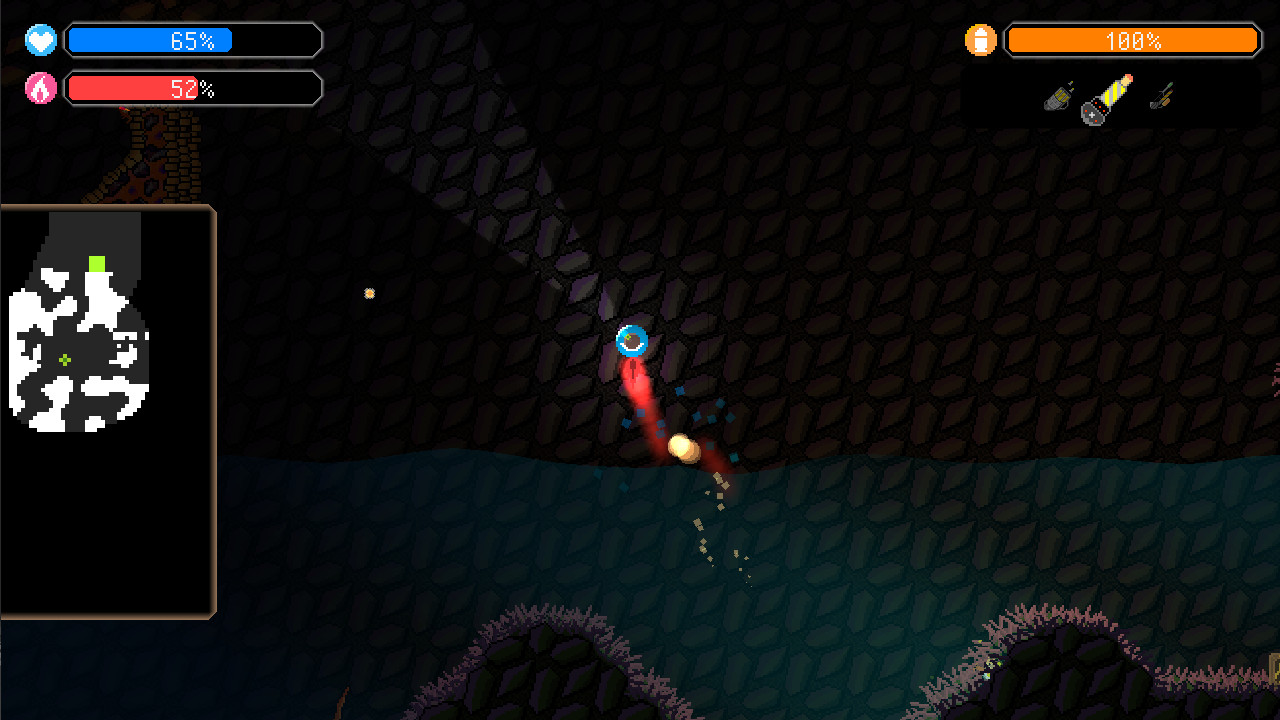The width and height of the screenshot is (1280, 720).
Task: Expand the minimap panel
Action: click(105, 410)
